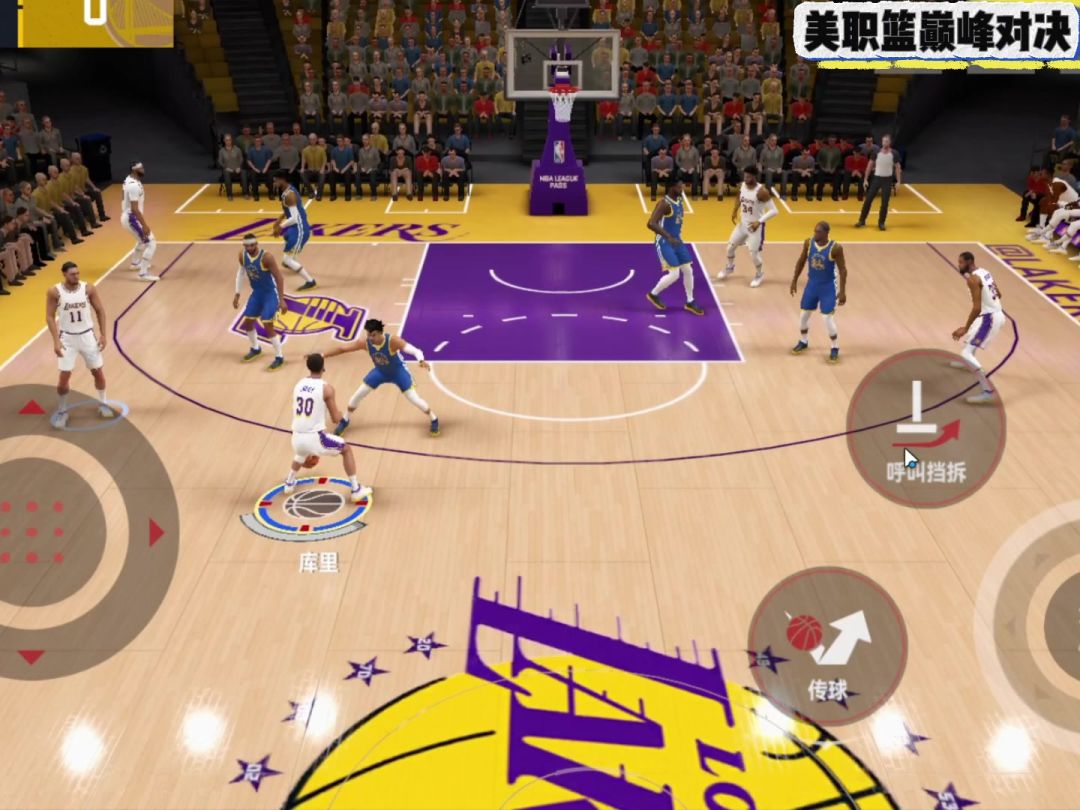Click the joystick's red up arrow
This screenshot has height=810, width=1080.
pyautogui.click(x=32, y=407)
